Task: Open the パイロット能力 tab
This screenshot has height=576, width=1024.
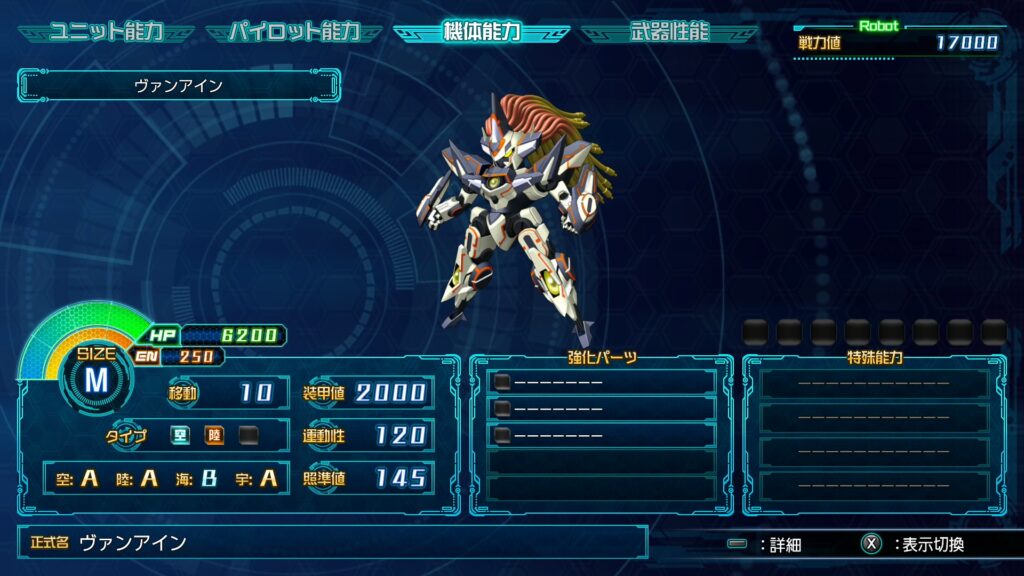Action: (x=293, y=31)
